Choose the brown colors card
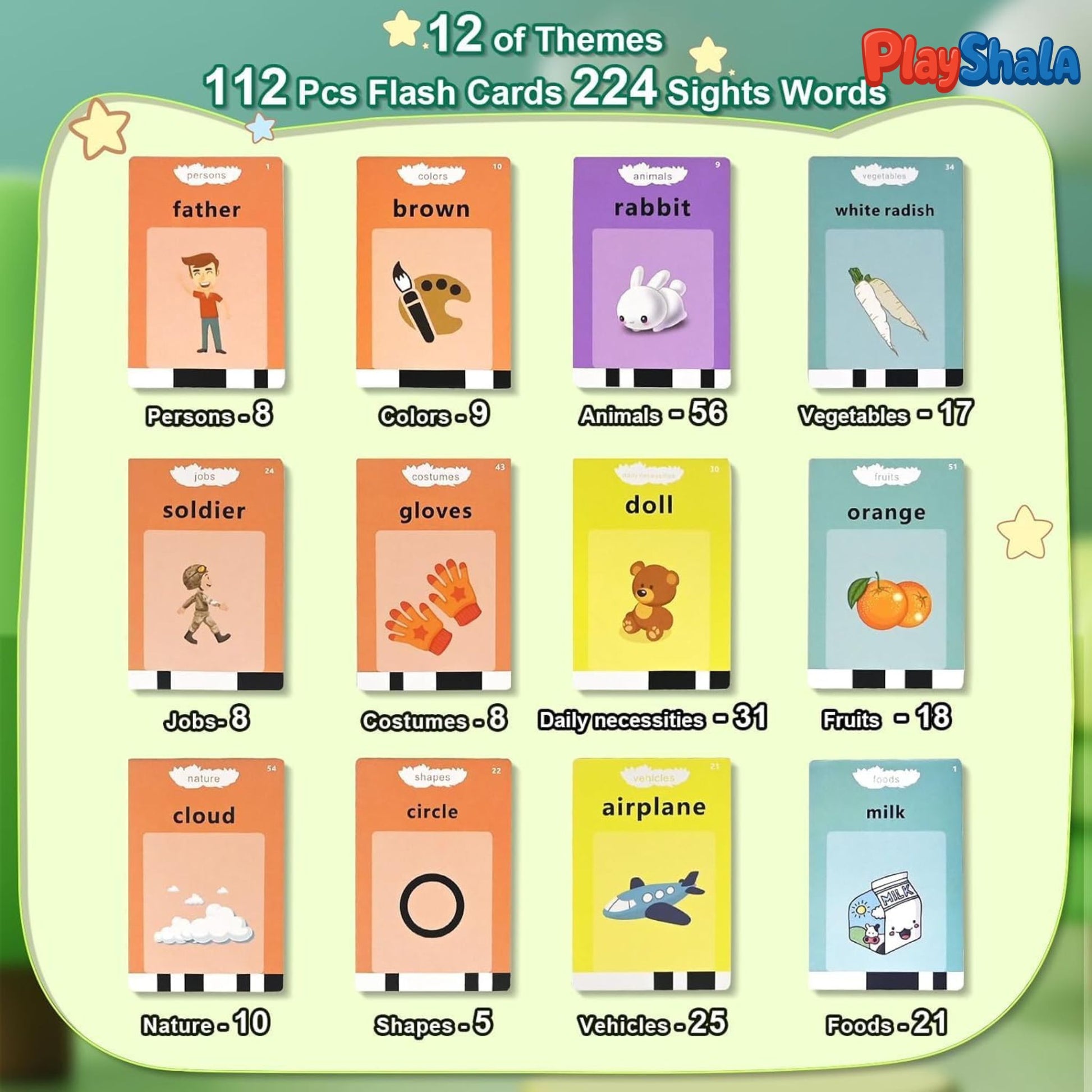1092x1092 pixels. [x=434, y=272]
